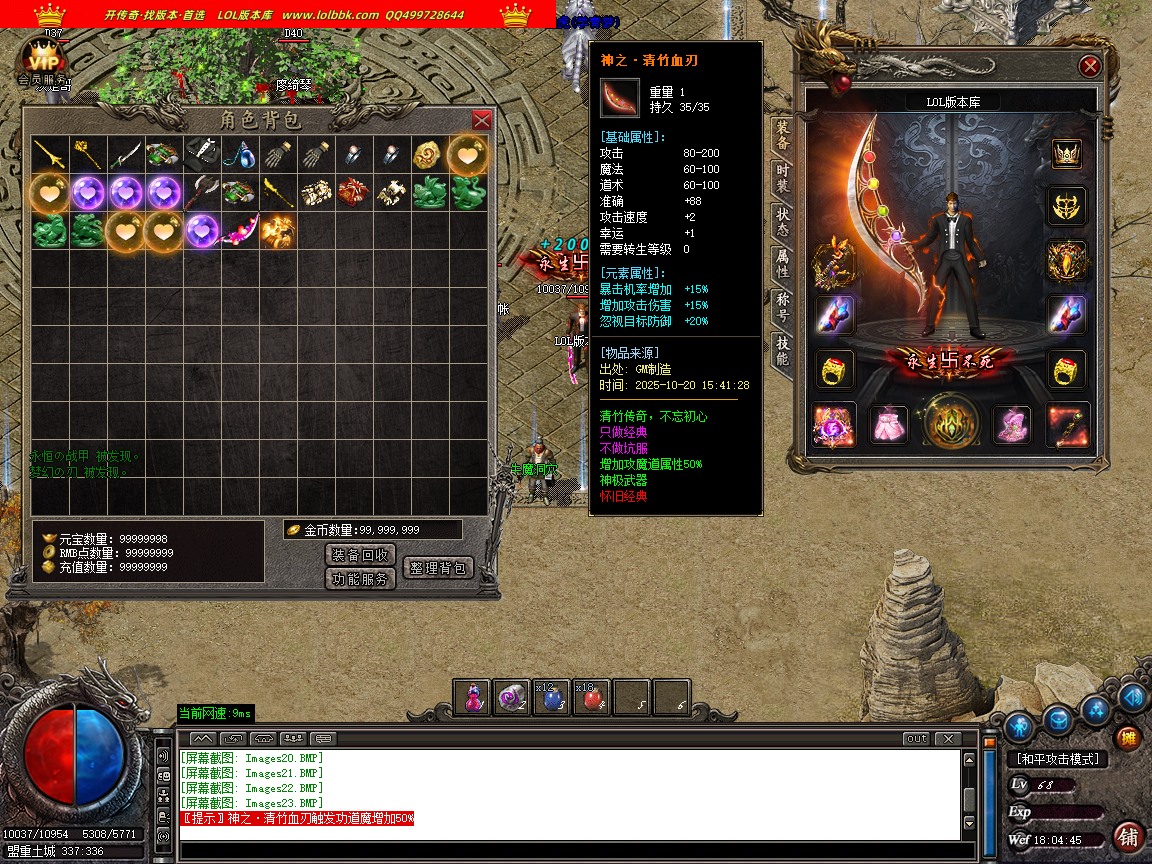Pick the blue teardrop pendant in the bag
Viewport: 1152px width, 864px height.
coord(240,154)
